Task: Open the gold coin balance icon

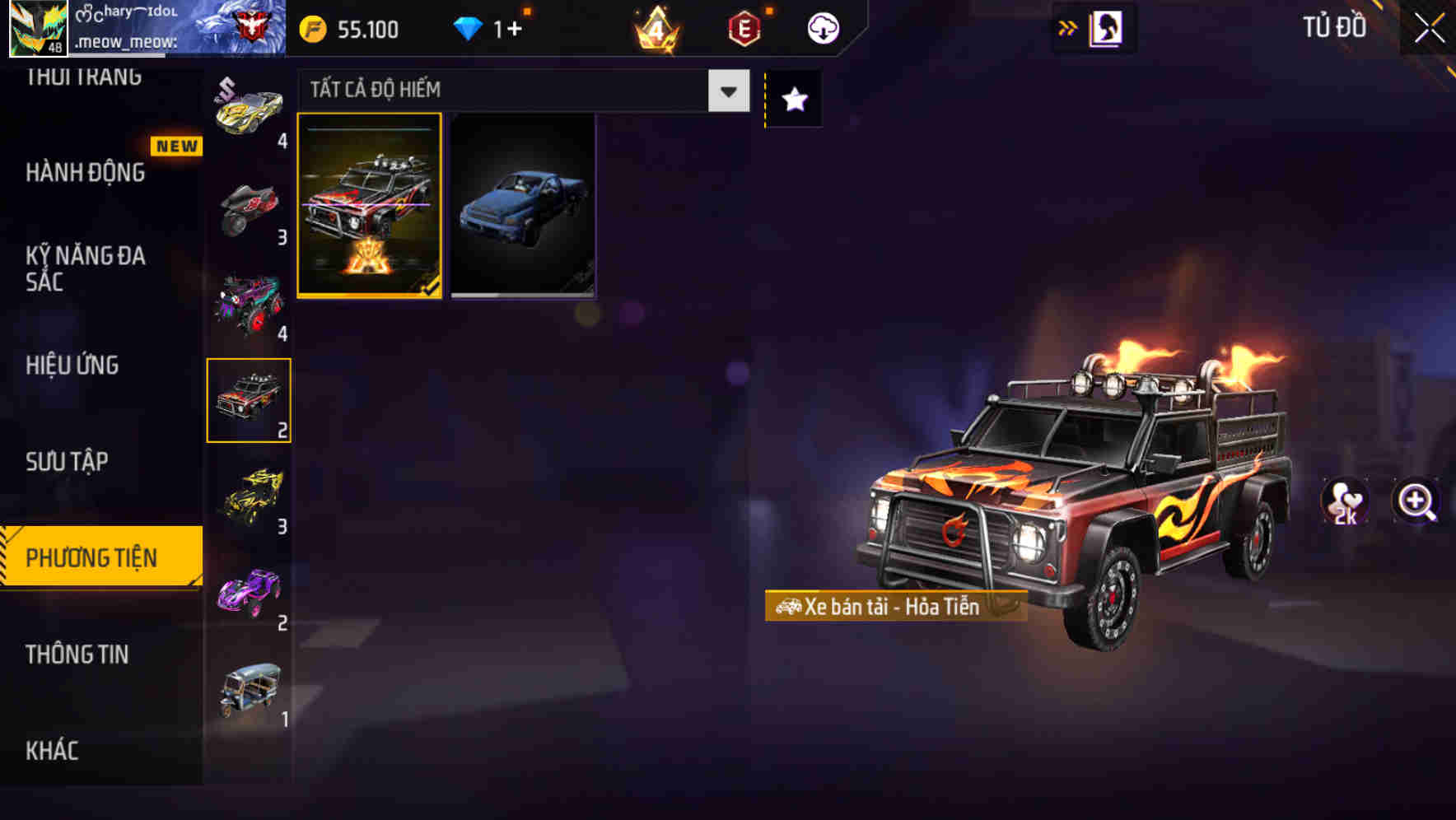Action: (x=311, y=27)
